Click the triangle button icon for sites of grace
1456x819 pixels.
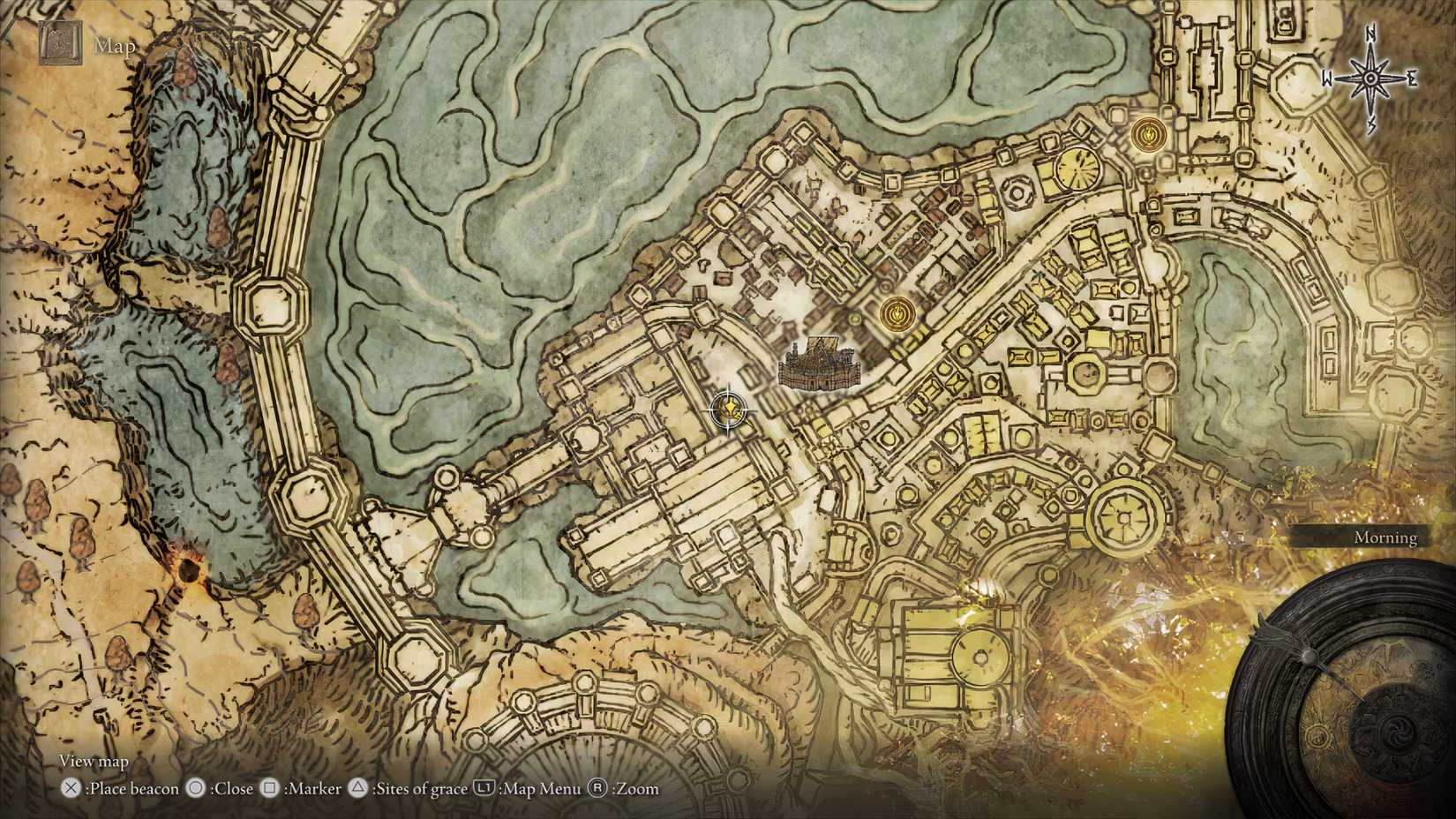click(x=358, y=789)
